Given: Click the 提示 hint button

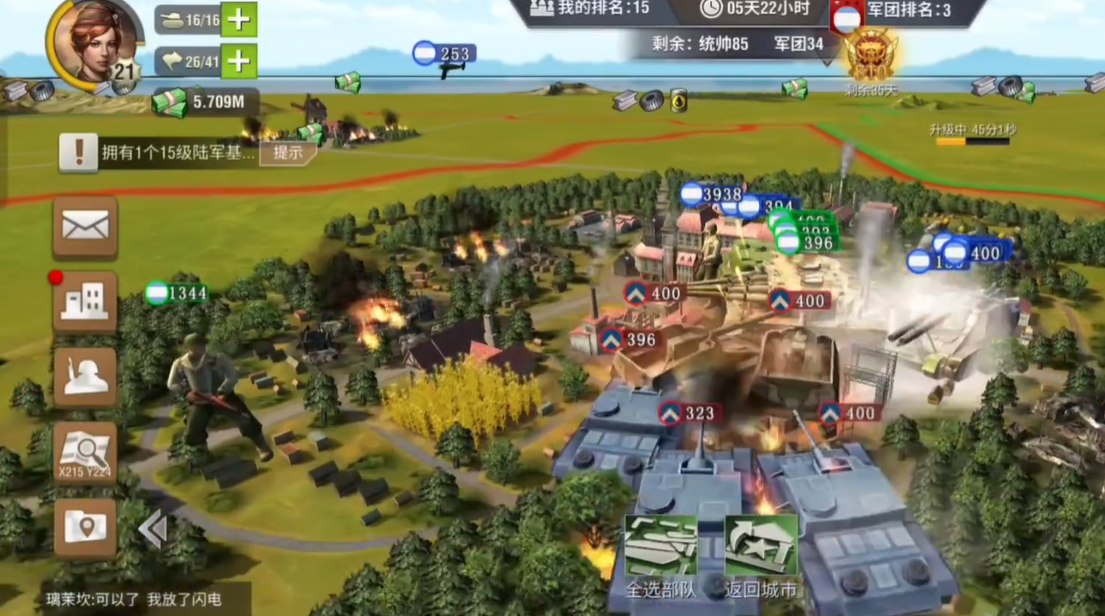Looking at the screenshot, I should tap(287, 153).
